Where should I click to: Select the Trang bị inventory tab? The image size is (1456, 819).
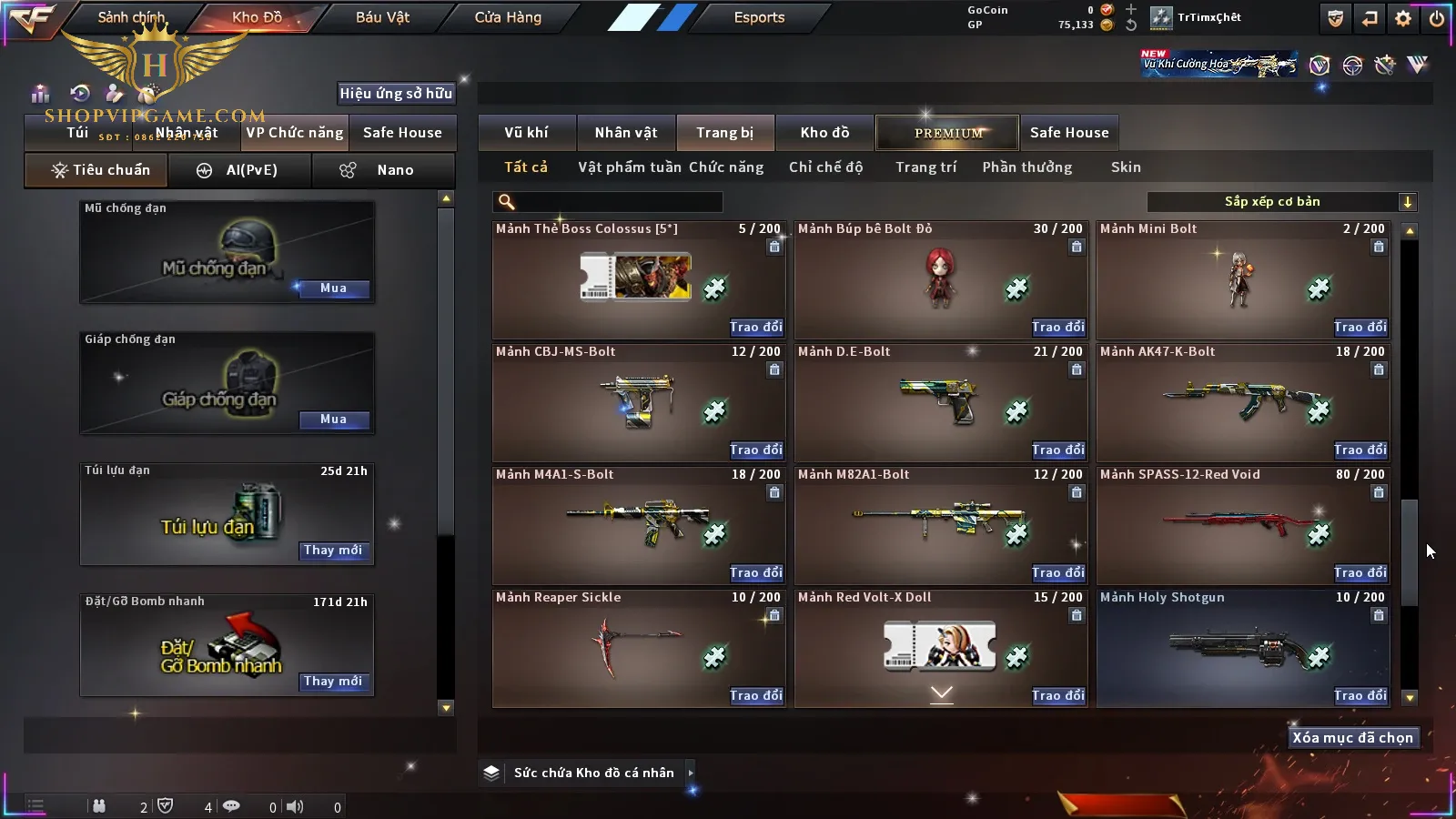724,133
